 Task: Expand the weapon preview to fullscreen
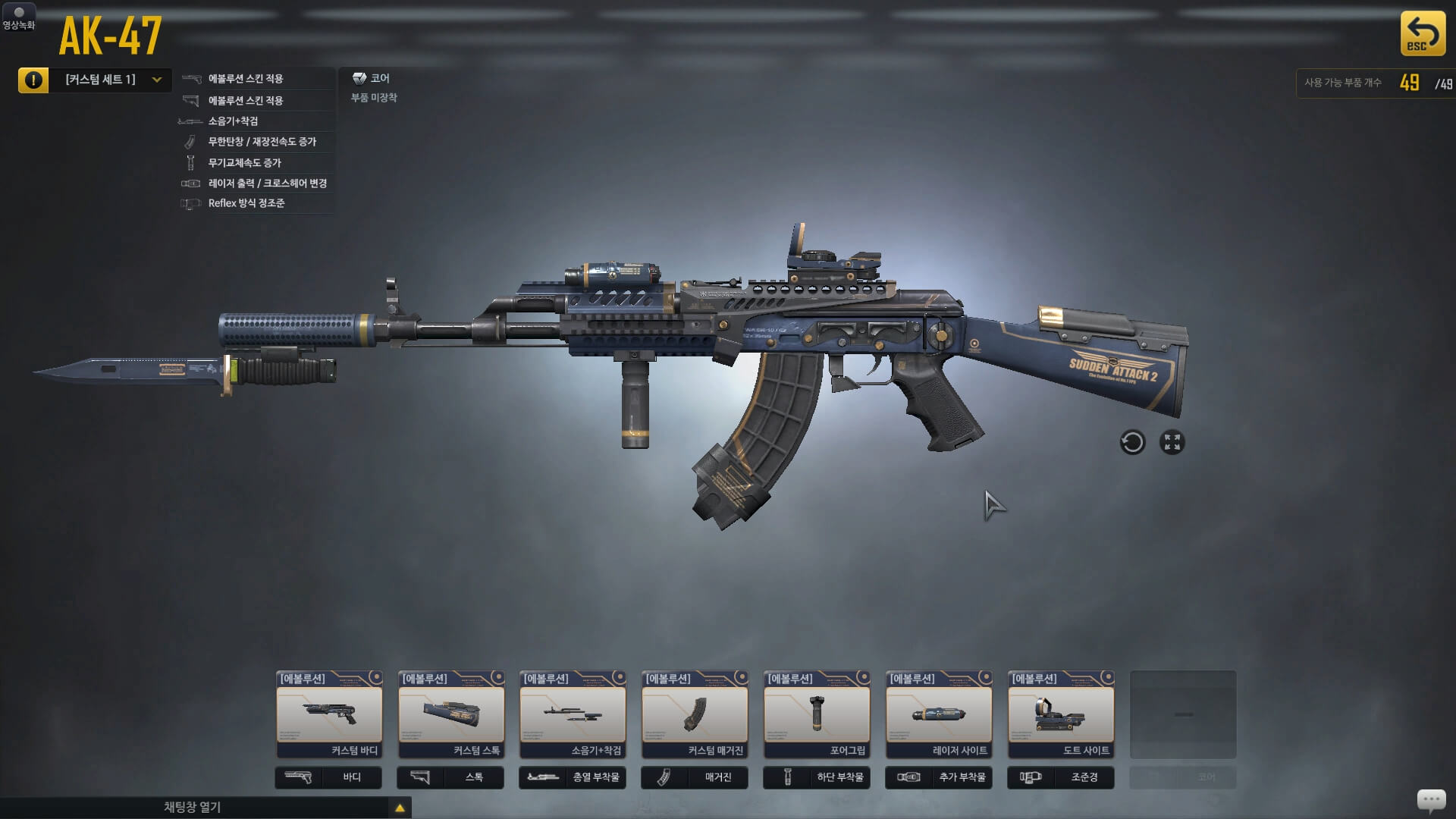pyautogui.click(x=1172, y=442)
